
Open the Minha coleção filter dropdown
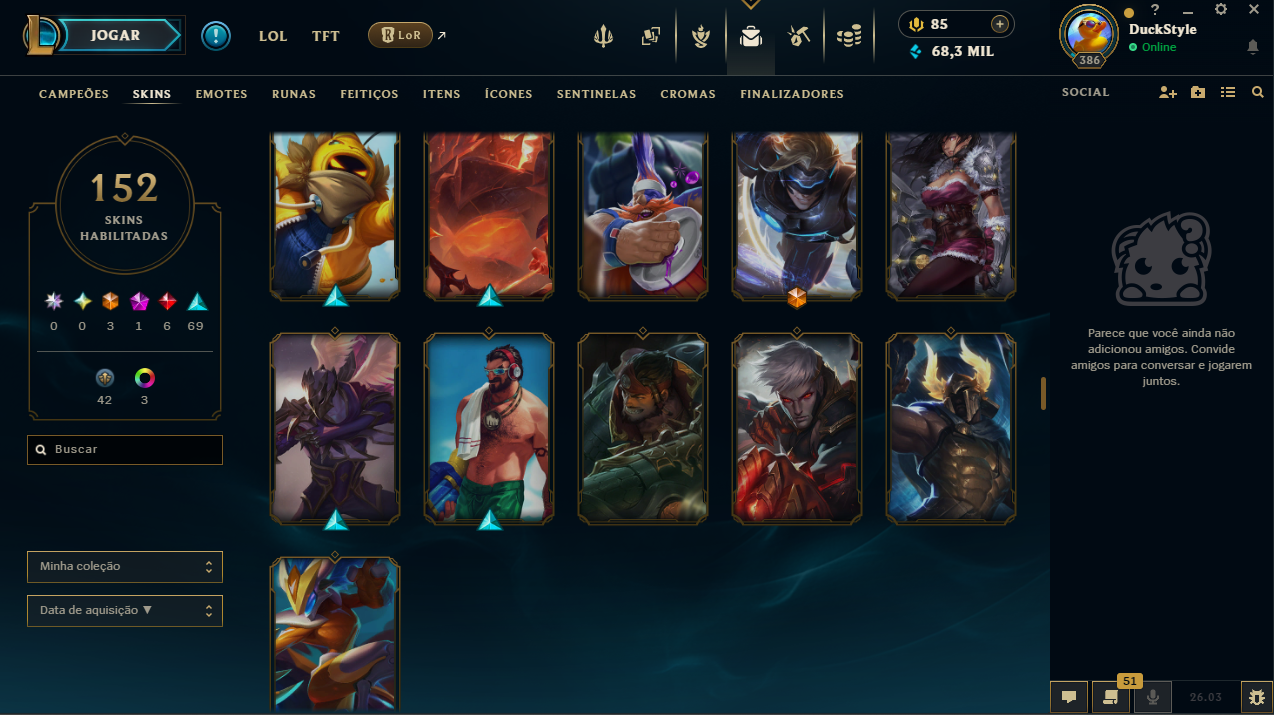tap(125, 567)
